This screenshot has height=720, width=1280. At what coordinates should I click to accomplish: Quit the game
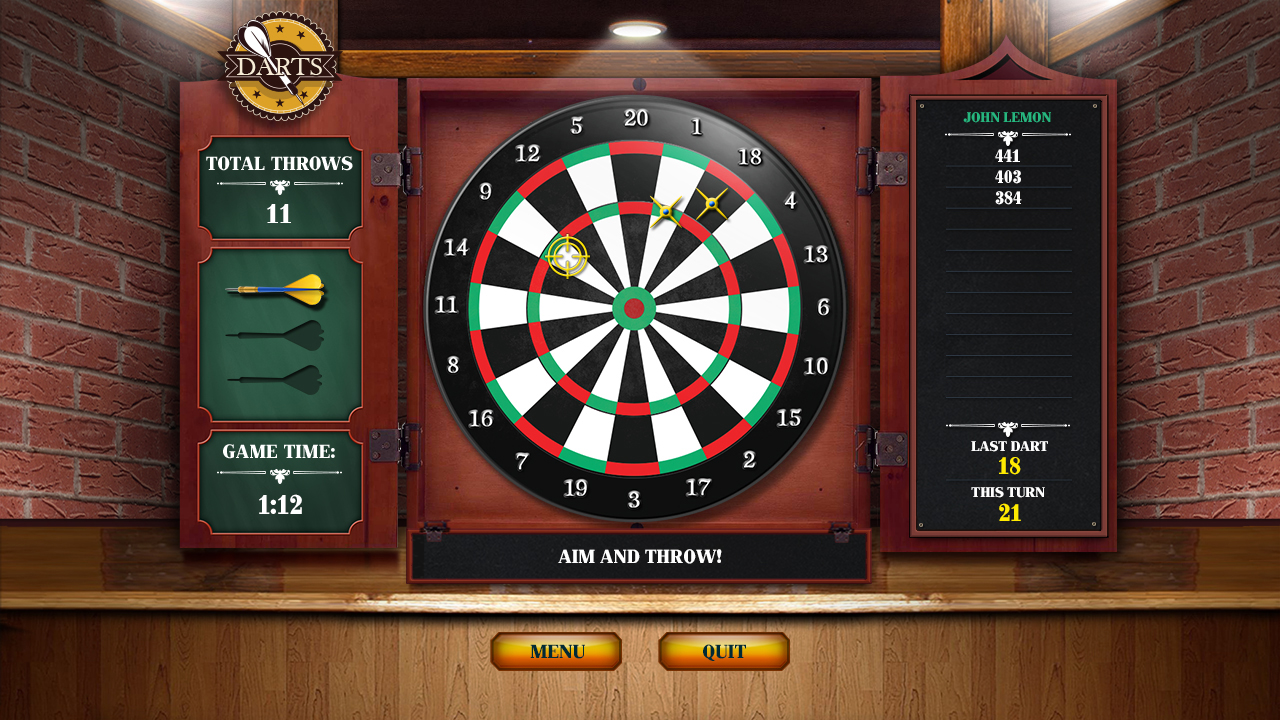723,650
